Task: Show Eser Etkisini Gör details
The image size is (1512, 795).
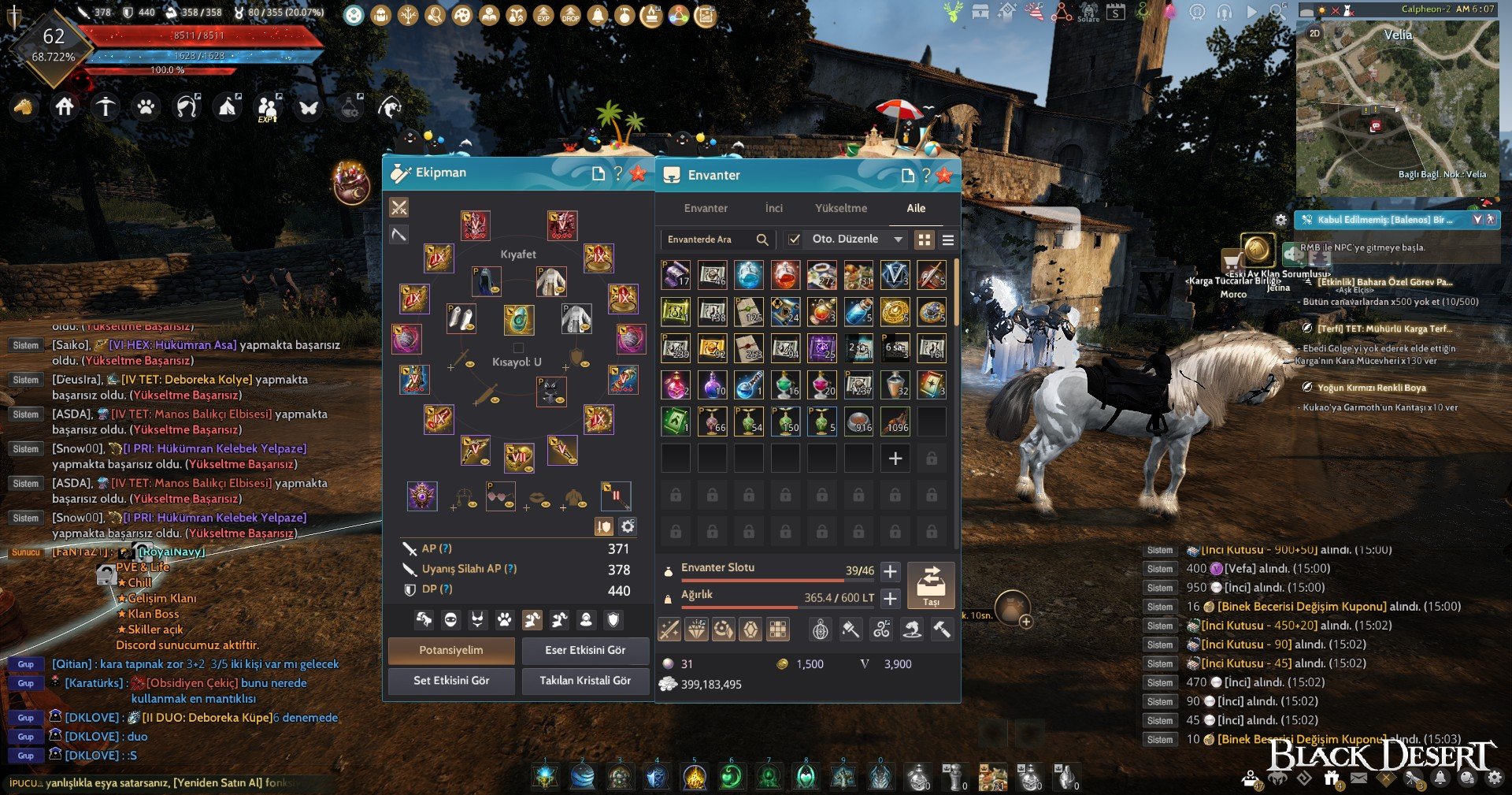Action: [585, 651]
